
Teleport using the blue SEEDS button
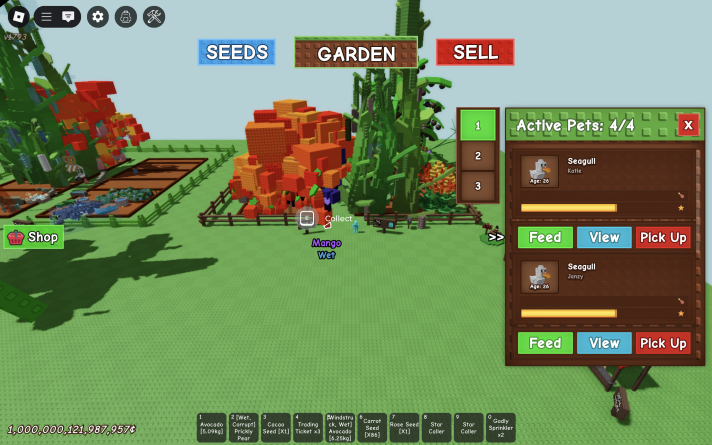236,52
